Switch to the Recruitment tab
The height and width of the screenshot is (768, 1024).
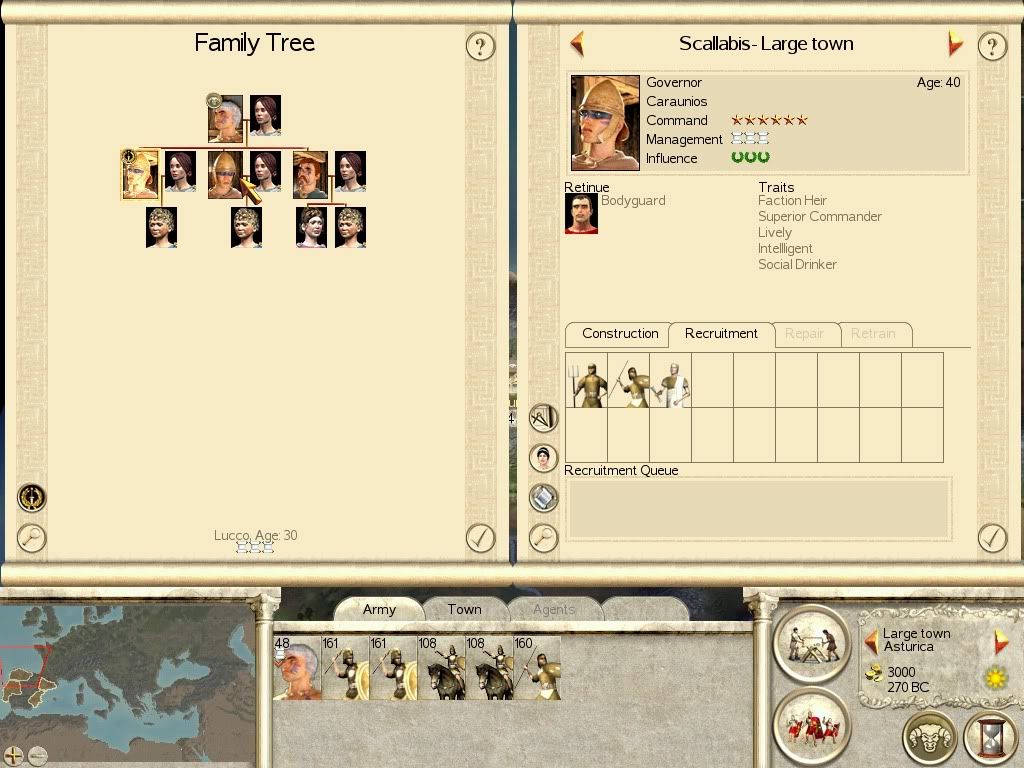point(721,334)
